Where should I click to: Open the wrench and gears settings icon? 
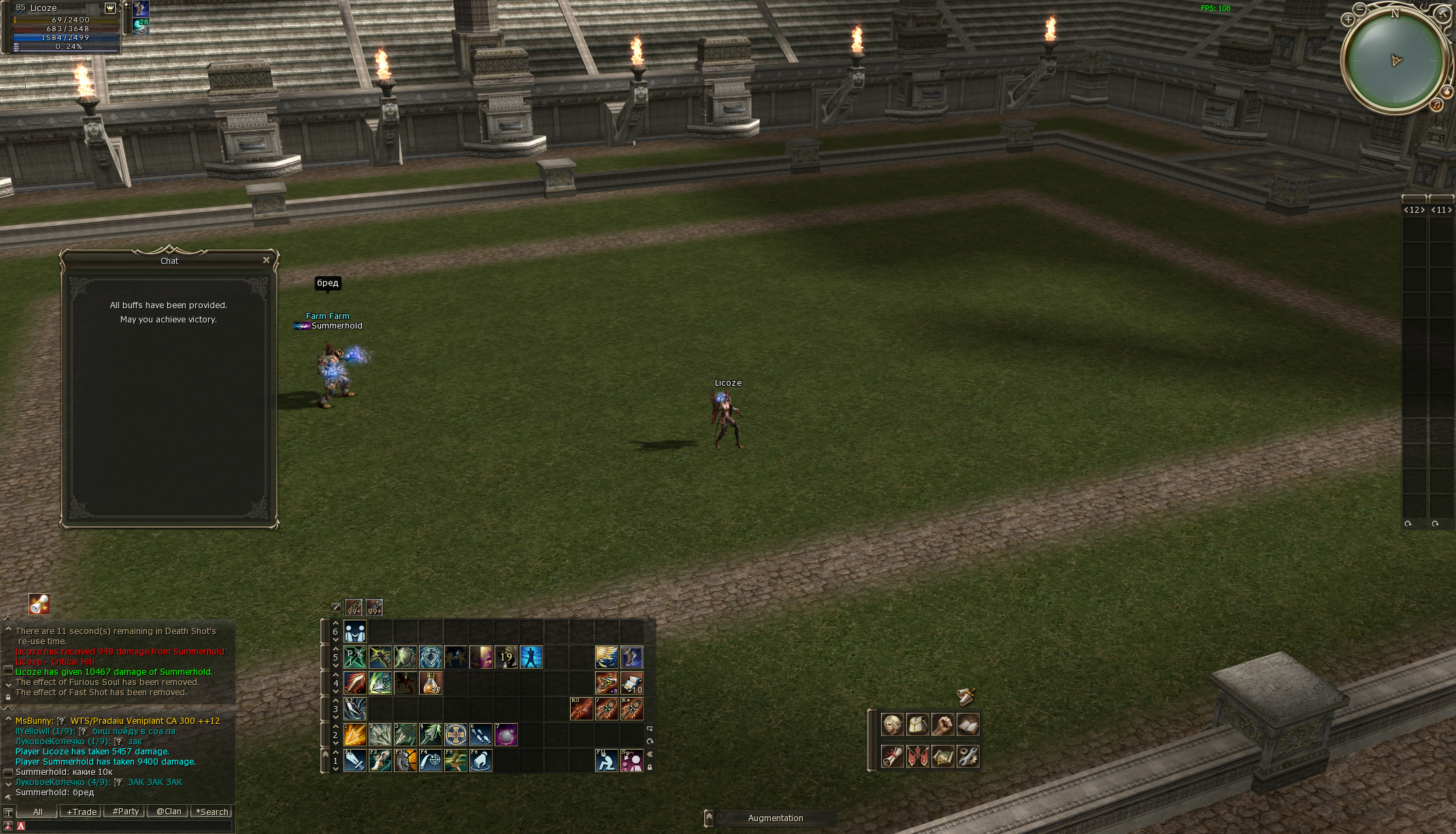(967, 756)
